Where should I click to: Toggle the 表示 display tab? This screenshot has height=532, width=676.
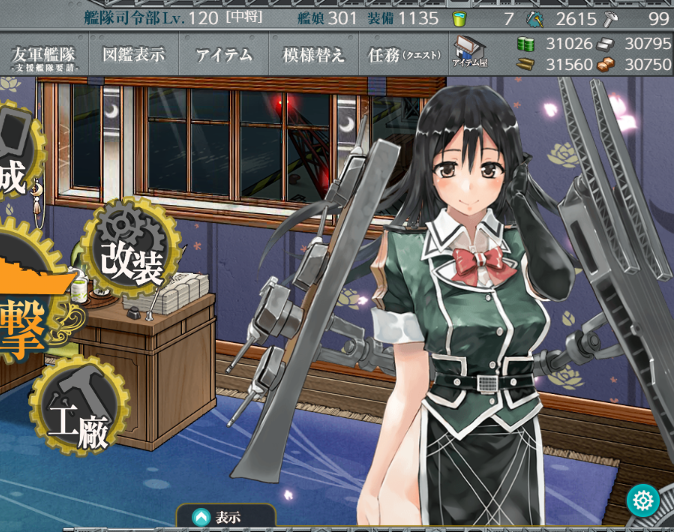tap(218, 517)
